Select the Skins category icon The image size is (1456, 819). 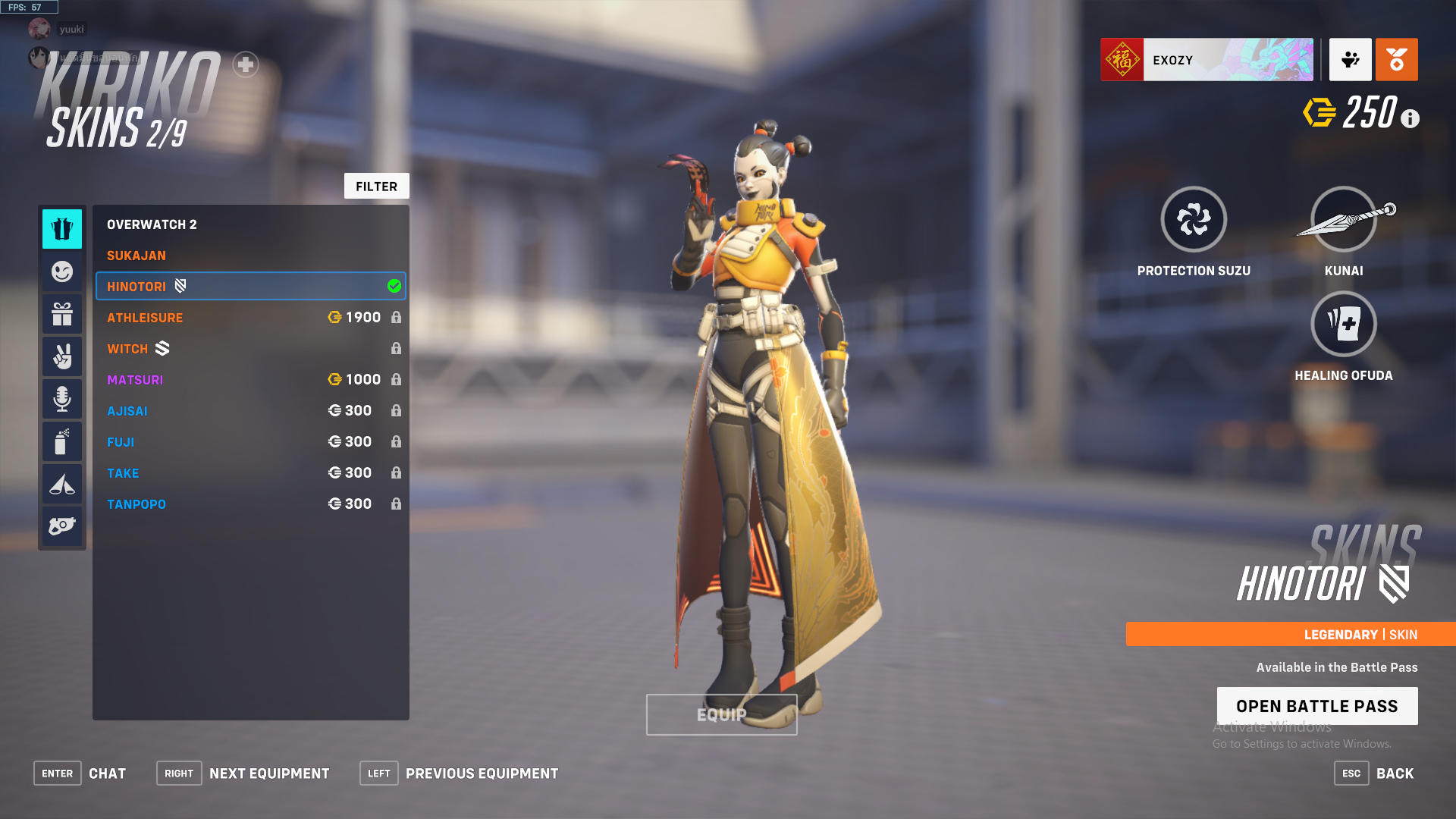pyautogui.click(x=62, y=228)
